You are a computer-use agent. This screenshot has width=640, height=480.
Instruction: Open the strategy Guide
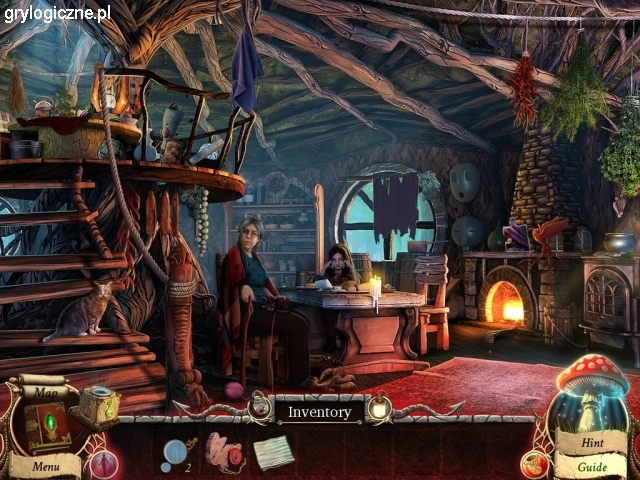click(x=592, y=466)
